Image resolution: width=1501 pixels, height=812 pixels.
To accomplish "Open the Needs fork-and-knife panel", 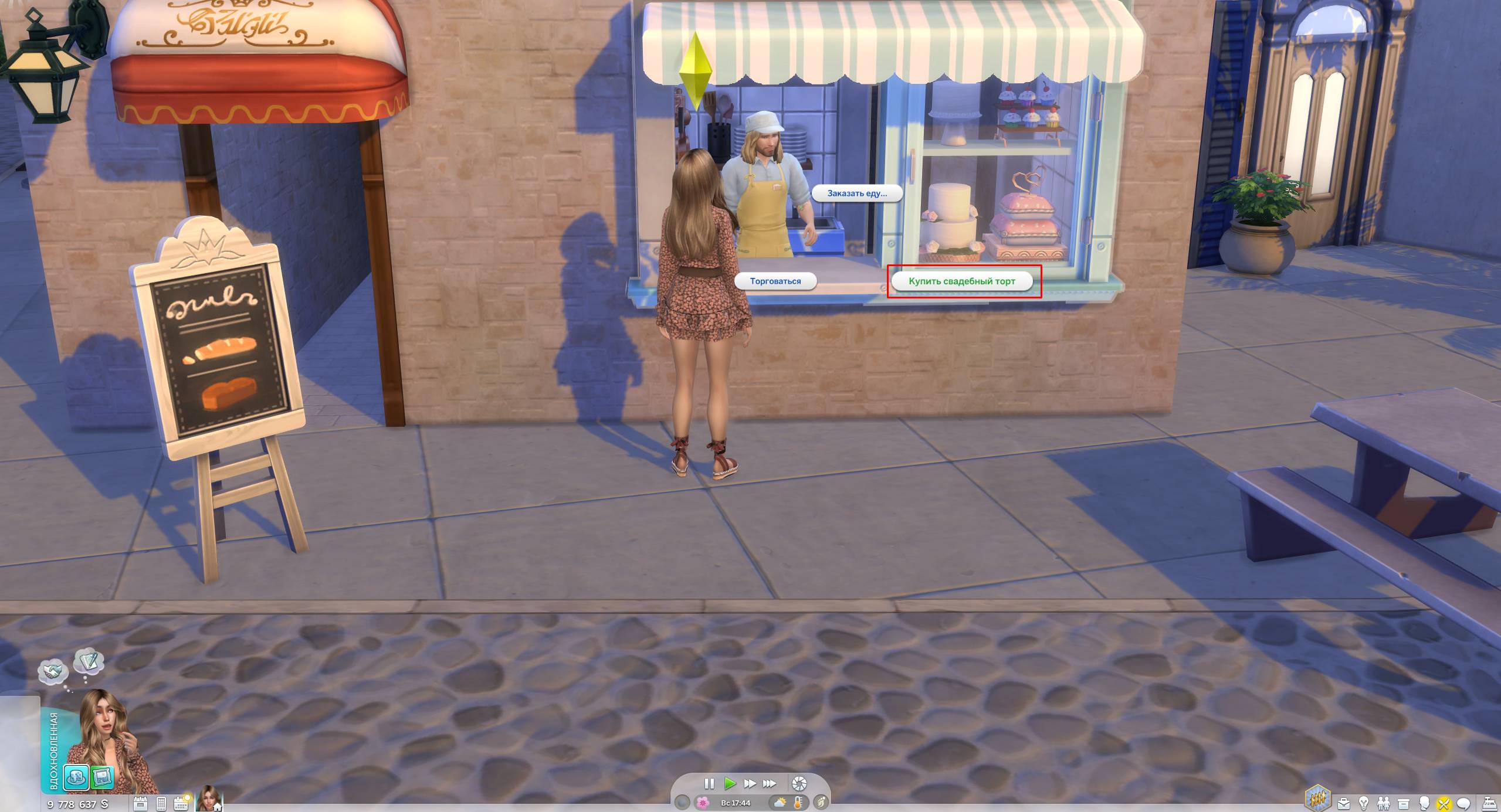I will pos(1444,803).
